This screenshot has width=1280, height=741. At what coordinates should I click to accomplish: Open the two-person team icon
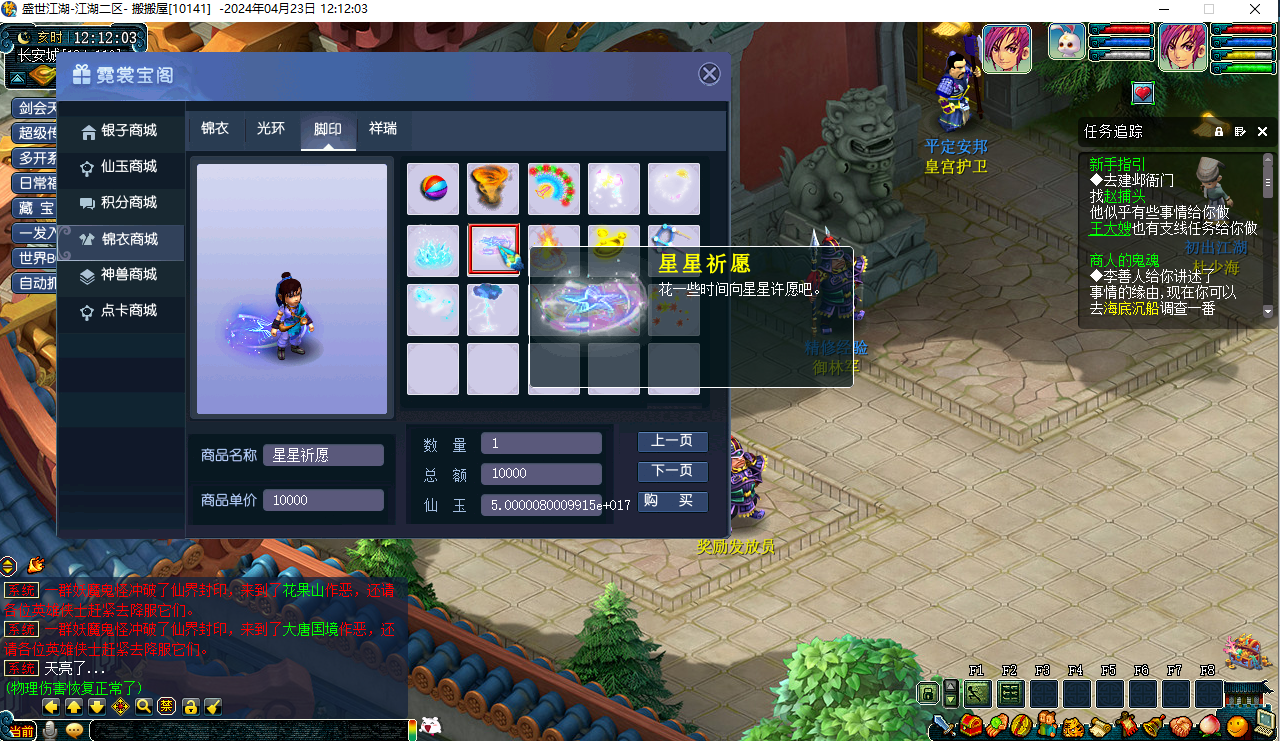pyautogui.click(x=1046, y=724)
